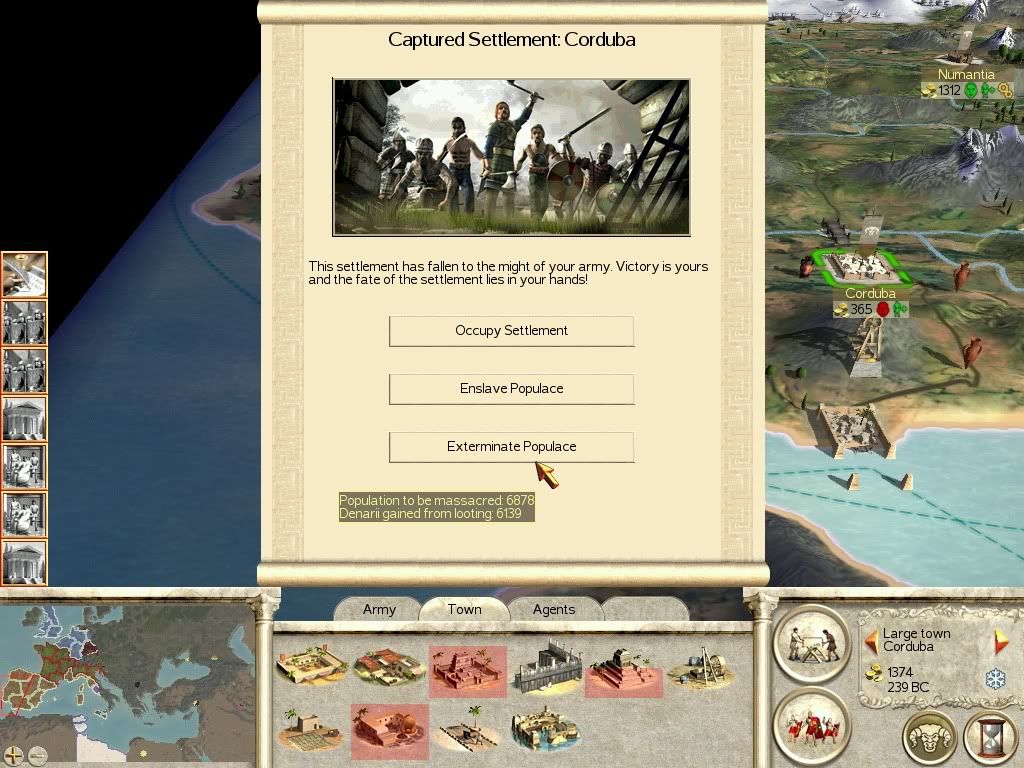Choose Occupy Settlement for Corduba
This screenshot has width=1024, height=768.
(511, 331)
